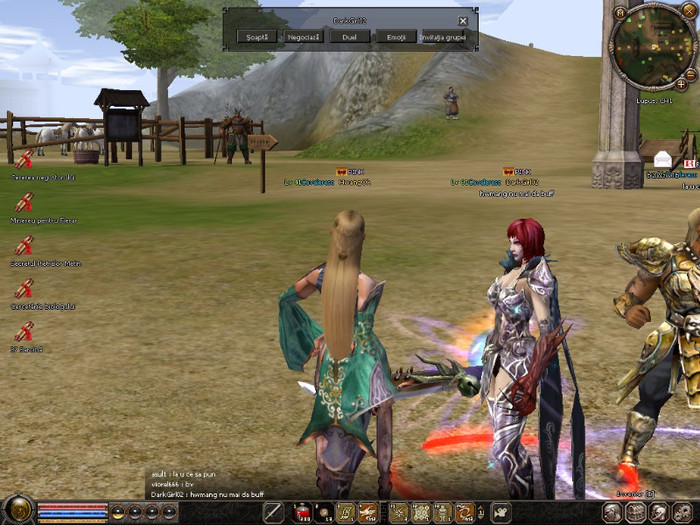Close the DarkGirl02 target panel
700x525 pixels.
click(x=463, y=20)
